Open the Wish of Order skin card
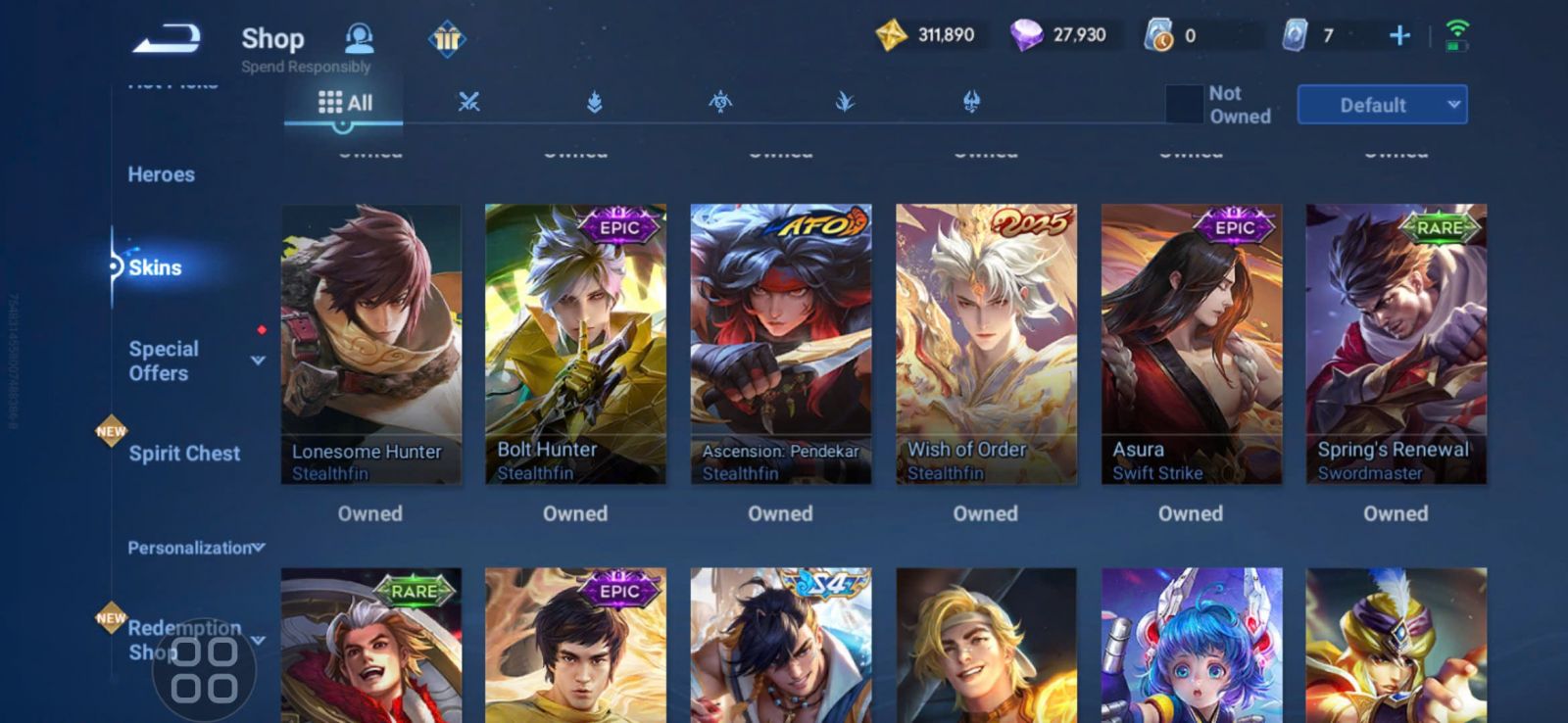Screen dimensions: 1568x723 (x=986, y=343)
